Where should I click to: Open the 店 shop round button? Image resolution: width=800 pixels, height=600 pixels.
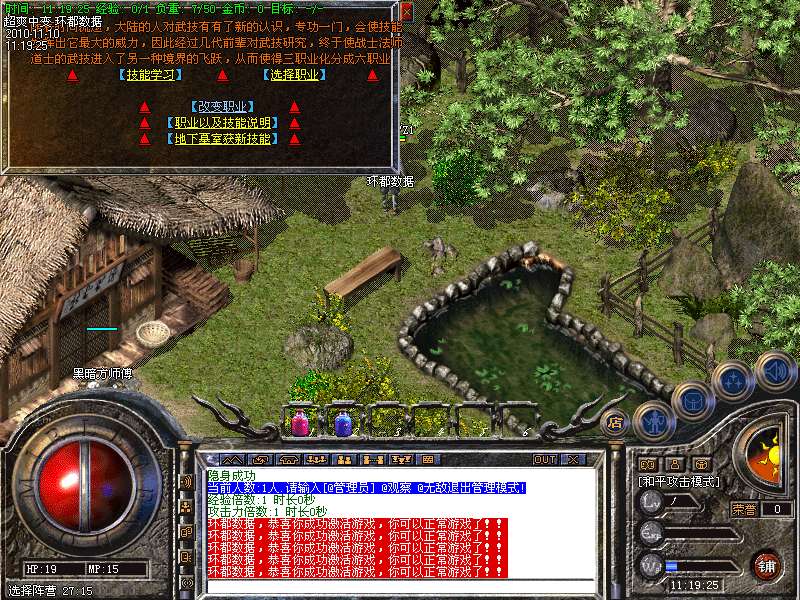tap(615, 422)
